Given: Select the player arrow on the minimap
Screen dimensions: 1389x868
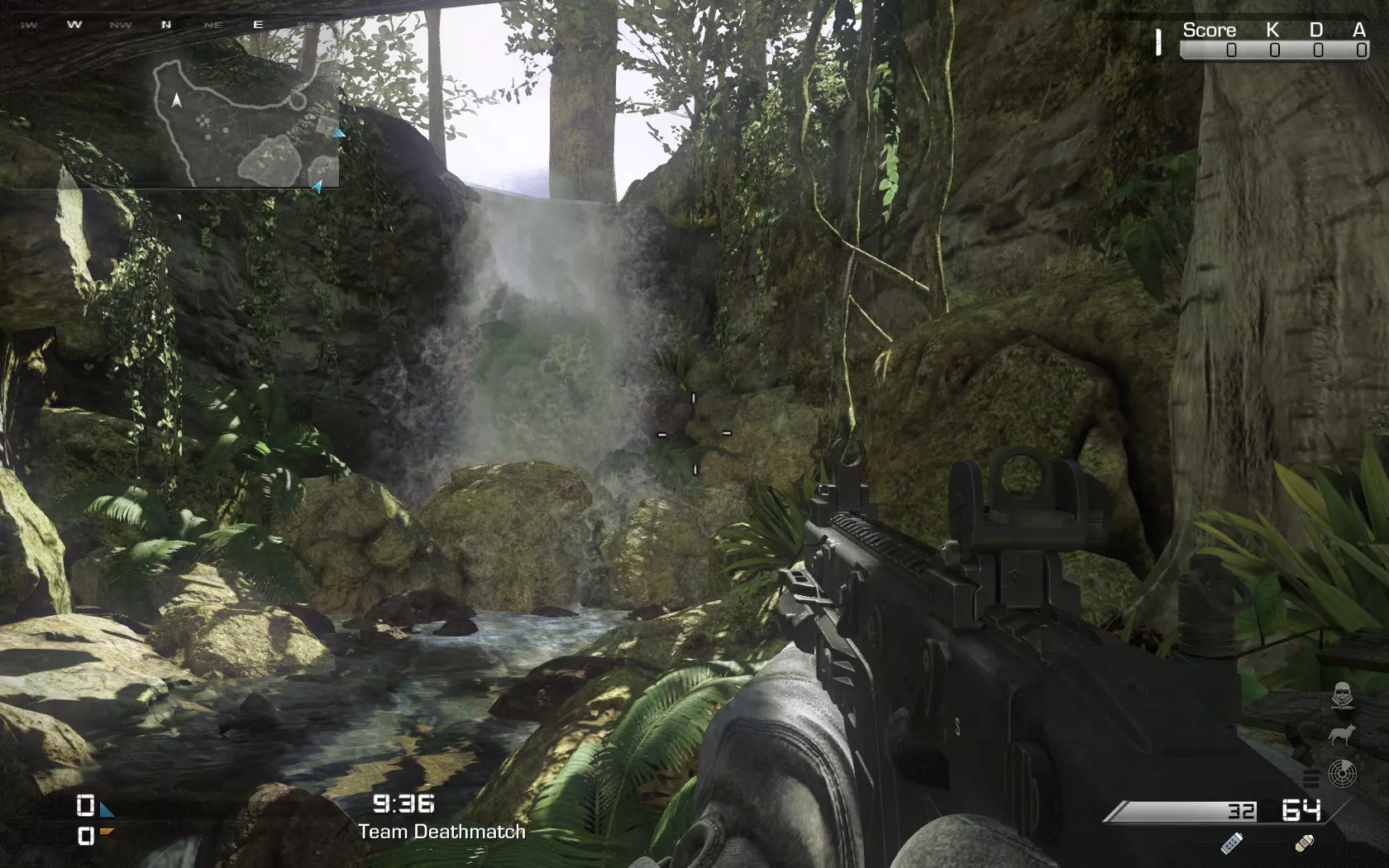Looking at the screenshot, I should [176, 101].
